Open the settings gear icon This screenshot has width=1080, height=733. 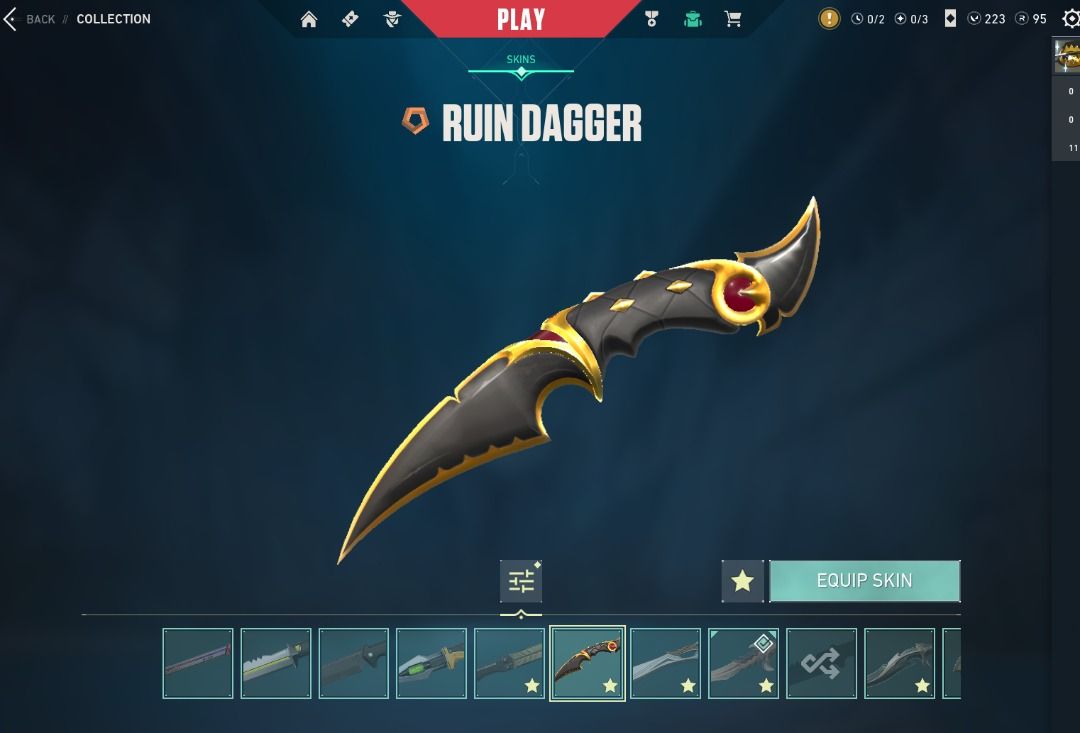[1070, 19]
